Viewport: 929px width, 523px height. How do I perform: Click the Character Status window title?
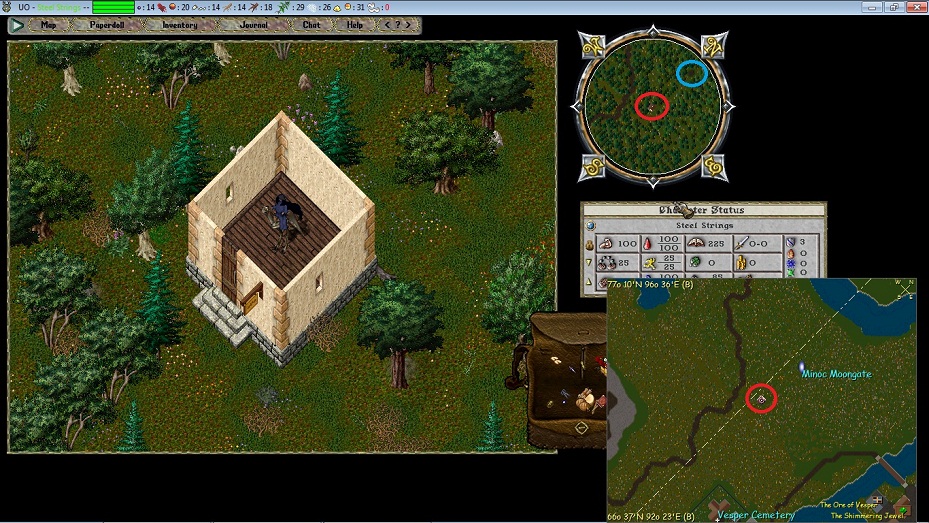(x=703, y=210)
